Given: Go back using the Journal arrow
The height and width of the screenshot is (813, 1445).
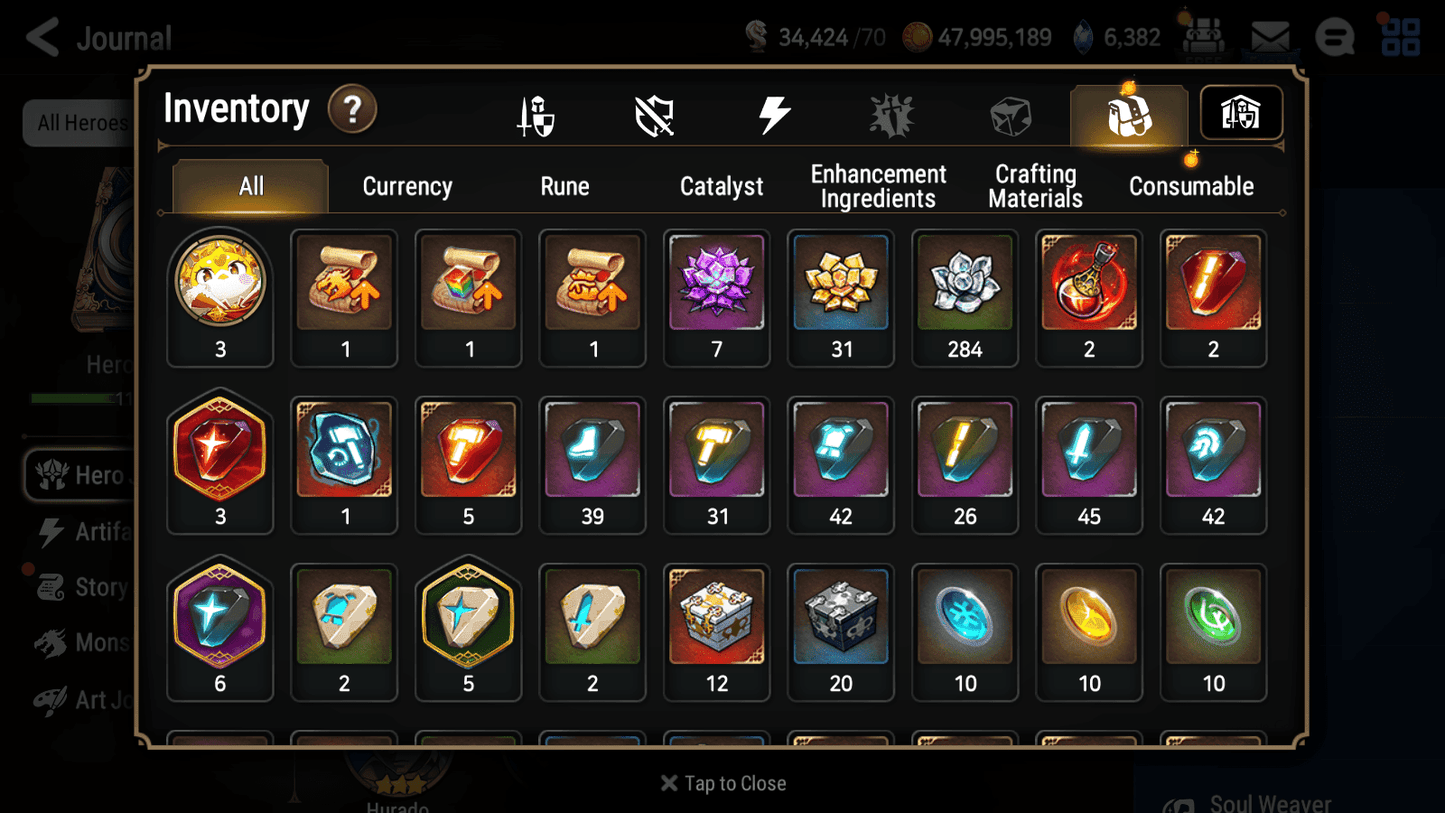Looking at the screenshot, I should click(x=42, y=36).
